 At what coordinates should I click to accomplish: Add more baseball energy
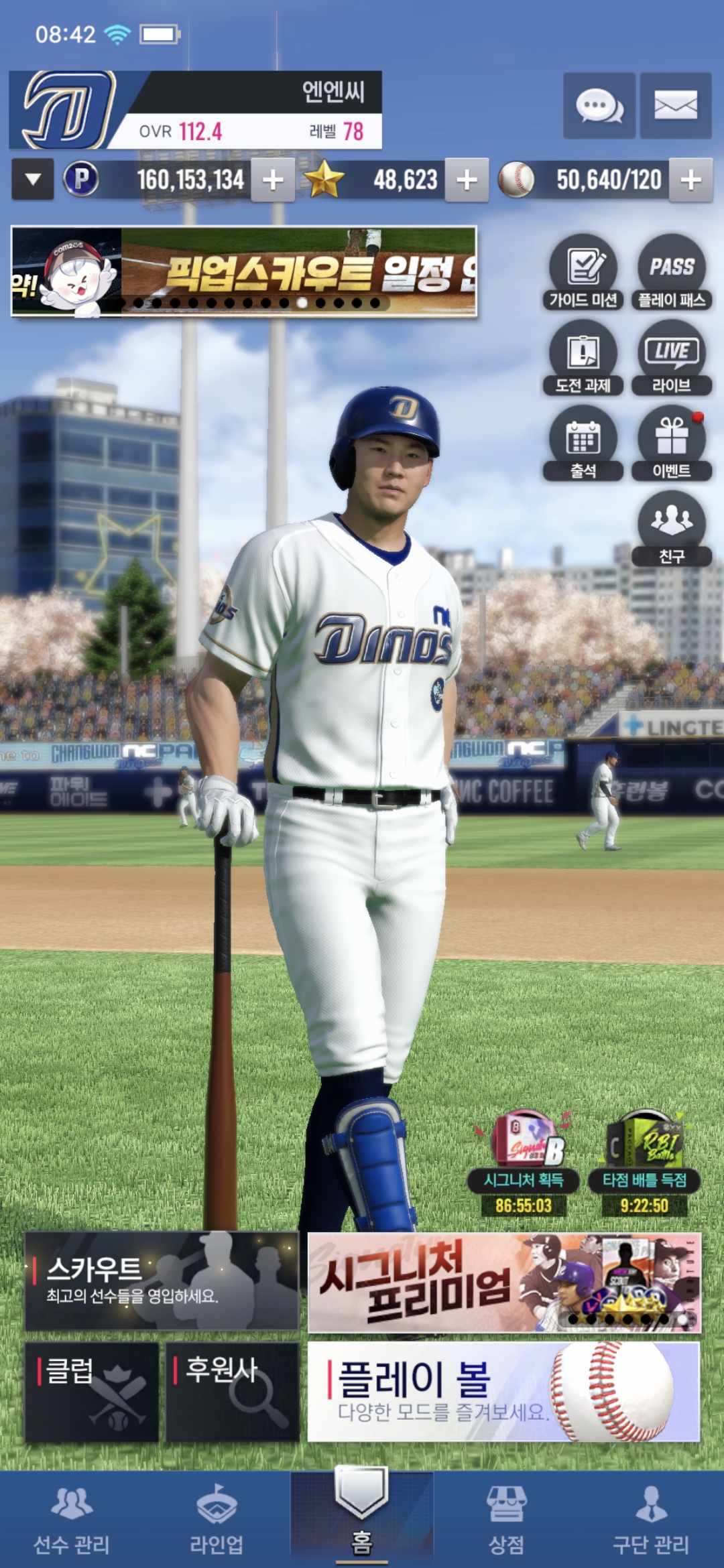pyautogui.click(x=690, y=180)
